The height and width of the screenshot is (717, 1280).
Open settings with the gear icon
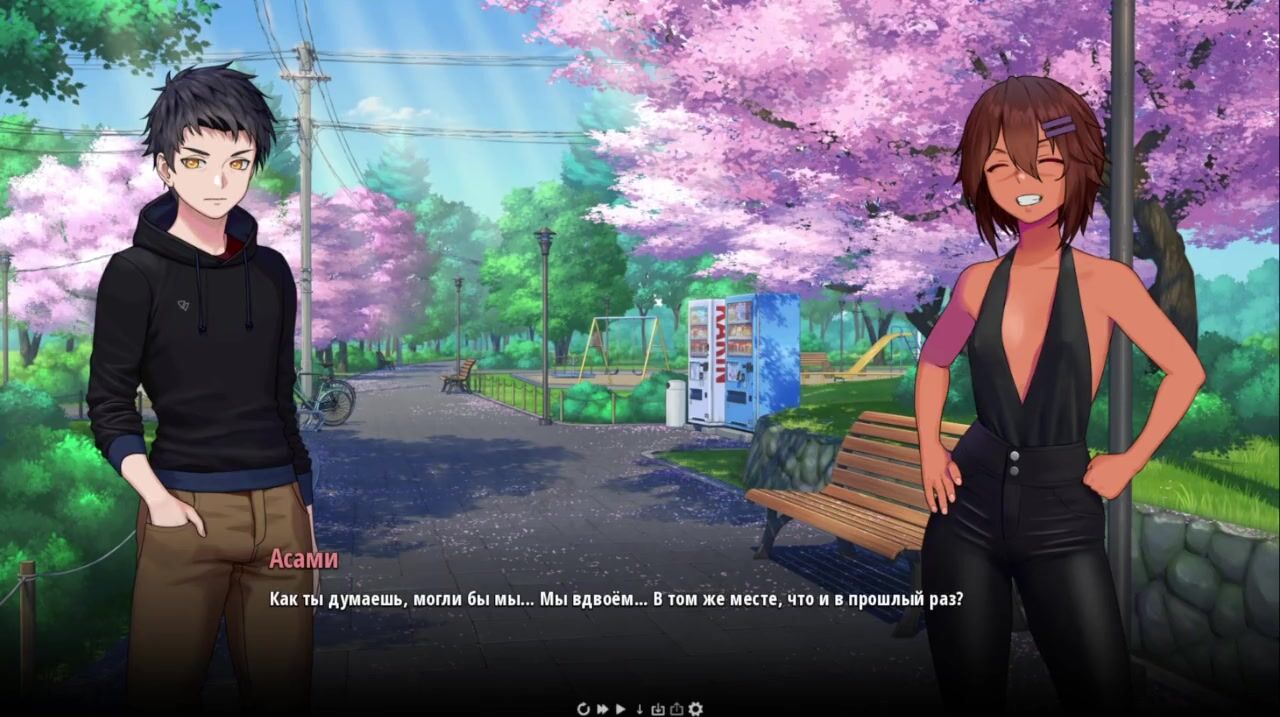696,709
